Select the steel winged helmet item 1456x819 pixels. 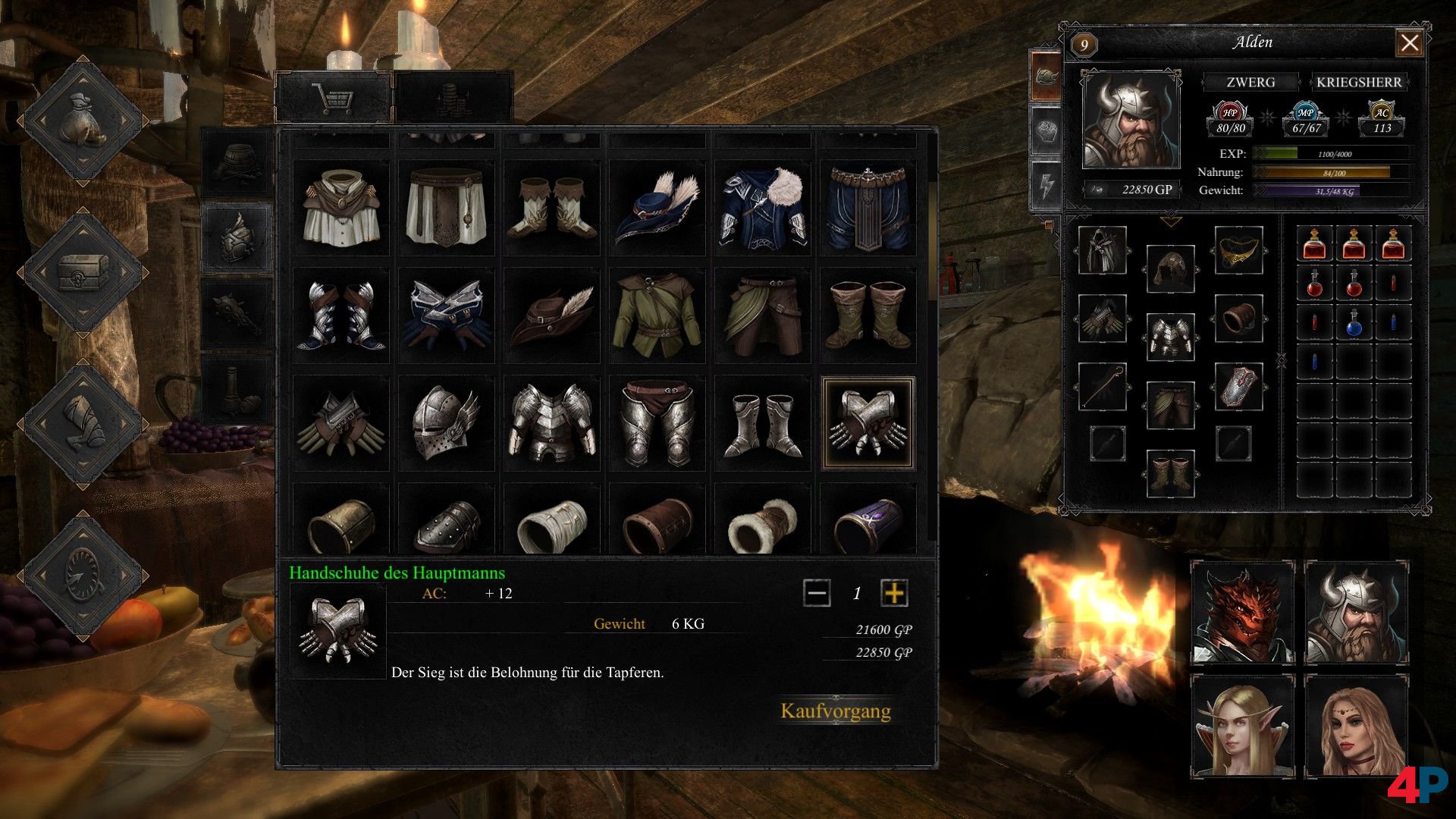point(446,423)
